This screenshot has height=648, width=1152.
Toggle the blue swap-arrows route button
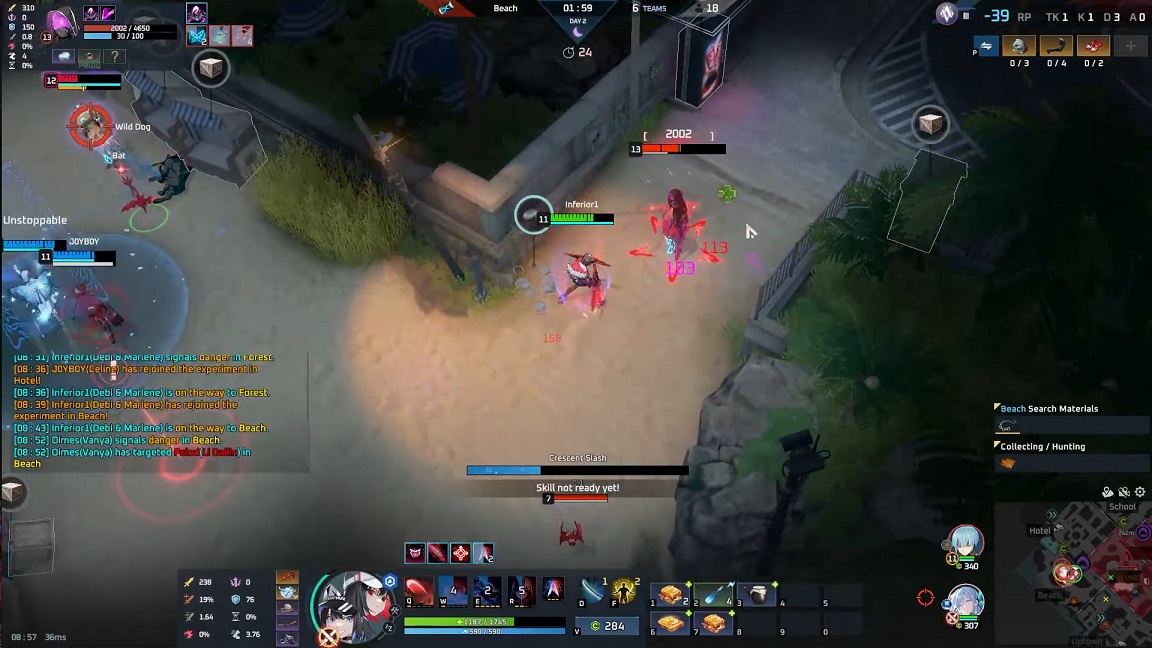(987, 46)
